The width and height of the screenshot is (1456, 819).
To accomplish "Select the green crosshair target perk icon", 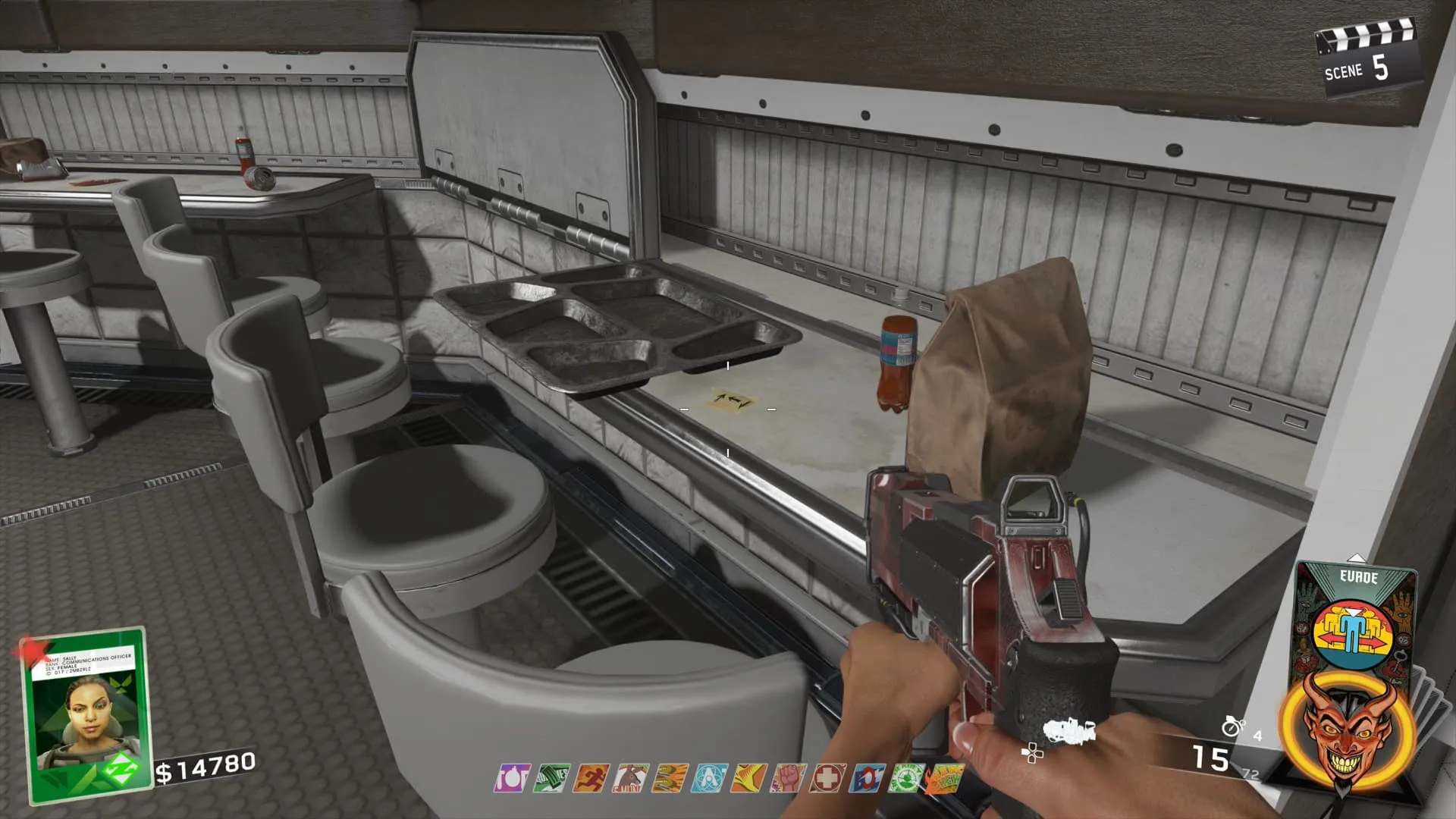I will coord(905,779).
